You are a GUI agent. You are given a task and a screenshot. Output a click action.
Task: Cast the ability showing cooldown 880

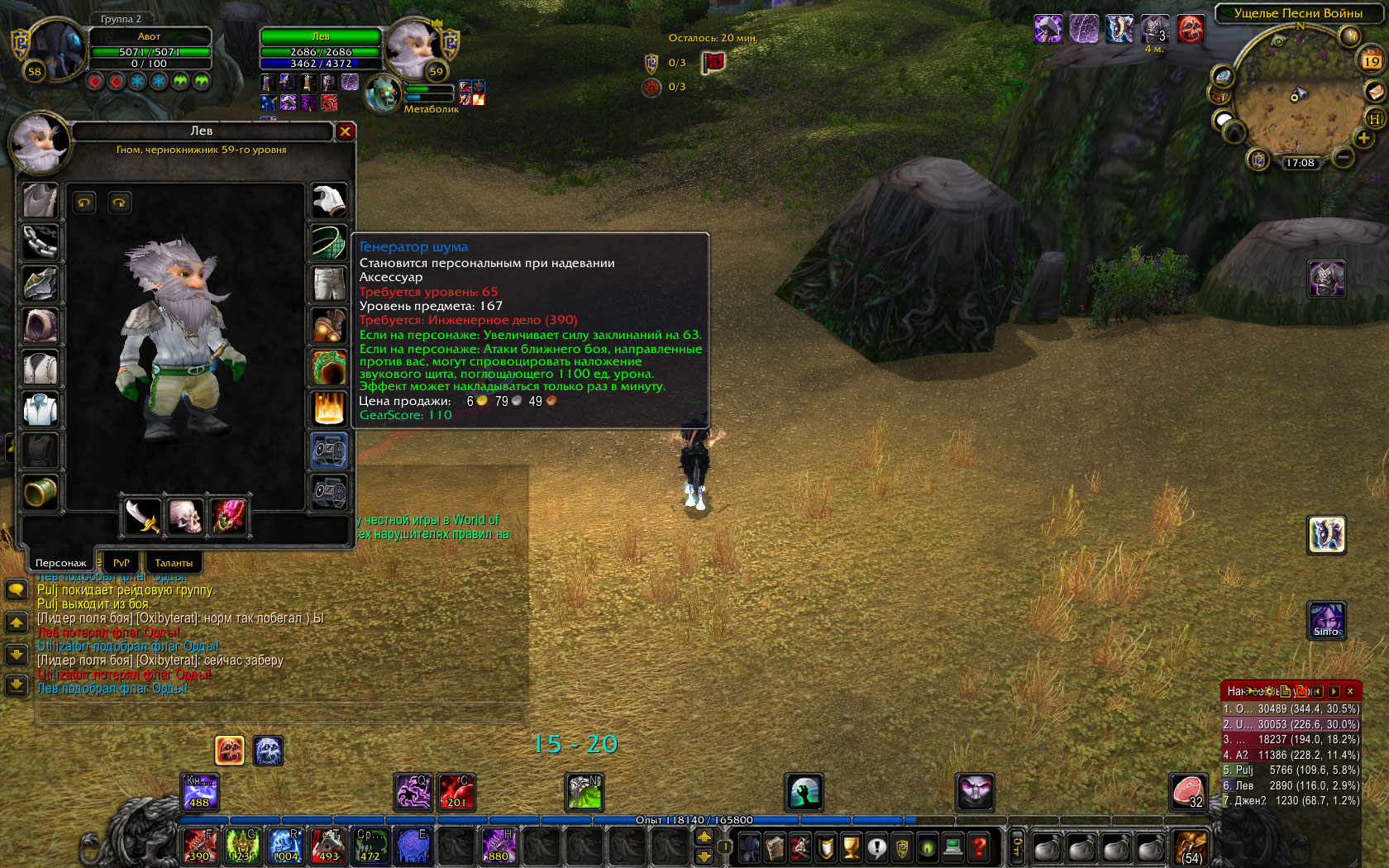499,846
